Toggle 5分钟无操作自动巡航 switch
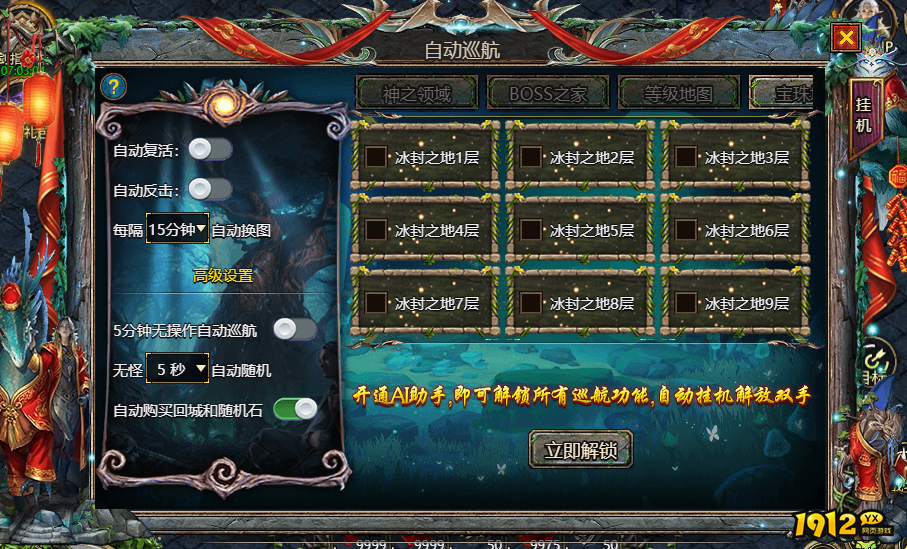This screenshot has width=907, height=549. pyautogui.click(x=295, y=329)
